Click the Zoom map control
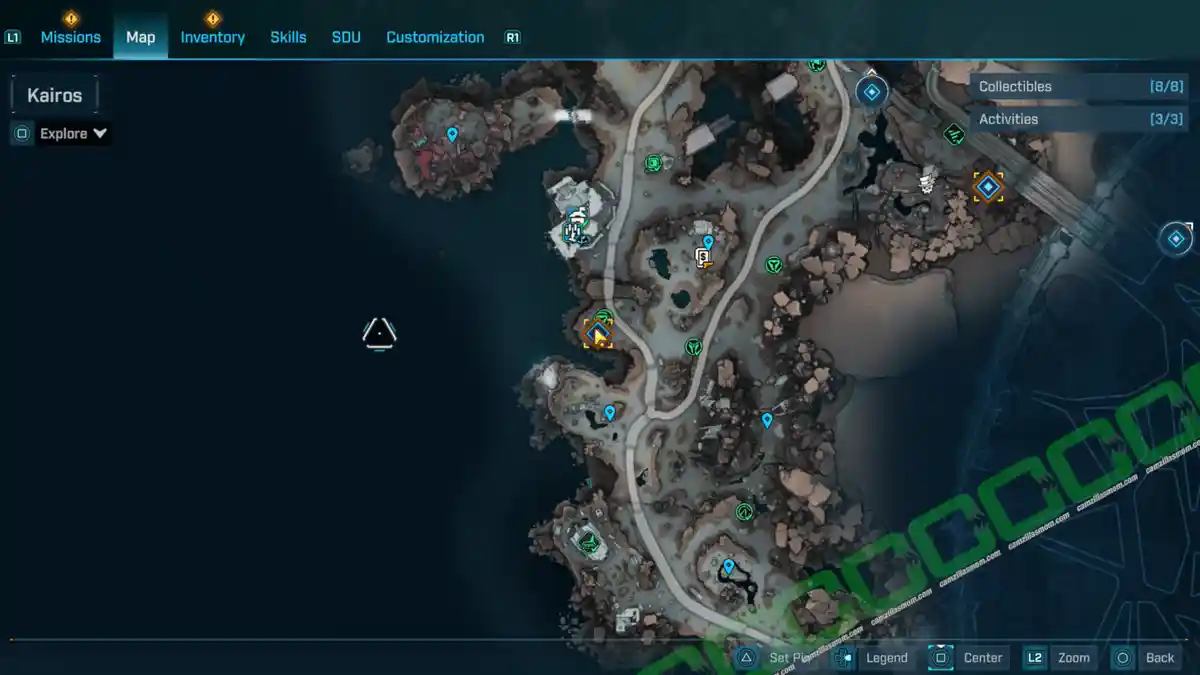Screen dimensions: 1200x675 [x=1072, y=657]
